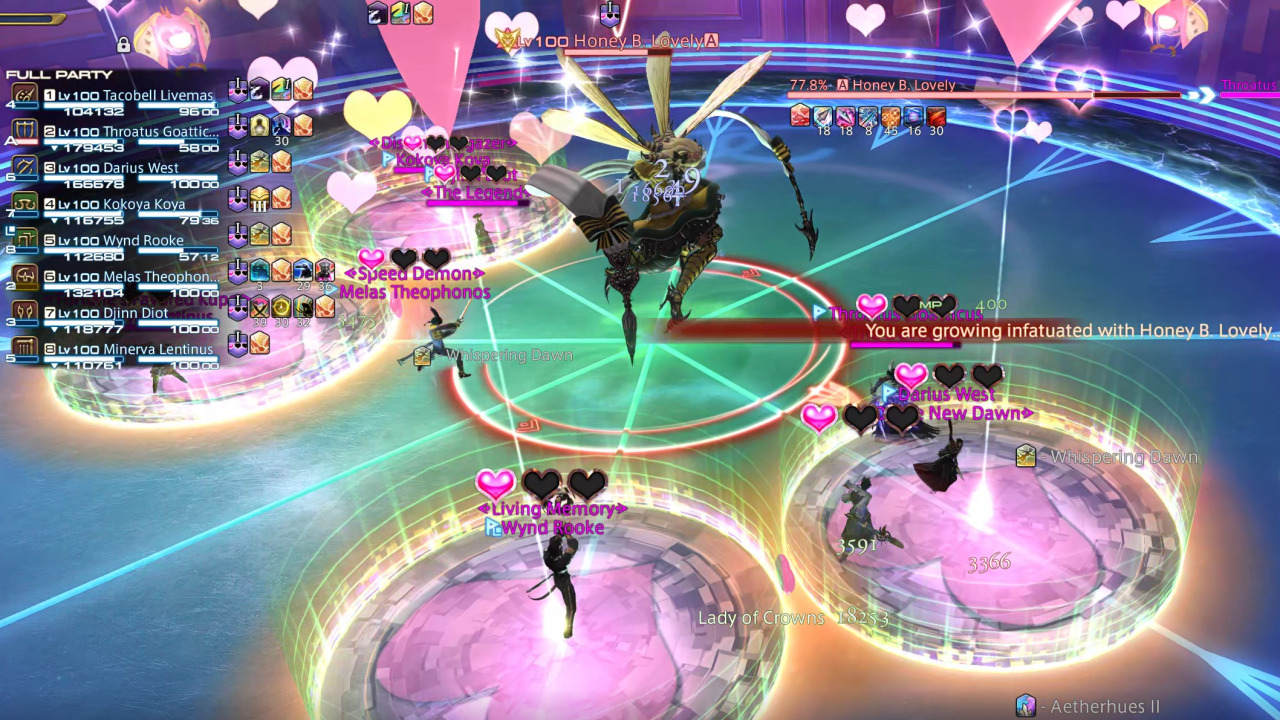Select the Bard job icon next to Throatus Goattic

click(24, 128)
